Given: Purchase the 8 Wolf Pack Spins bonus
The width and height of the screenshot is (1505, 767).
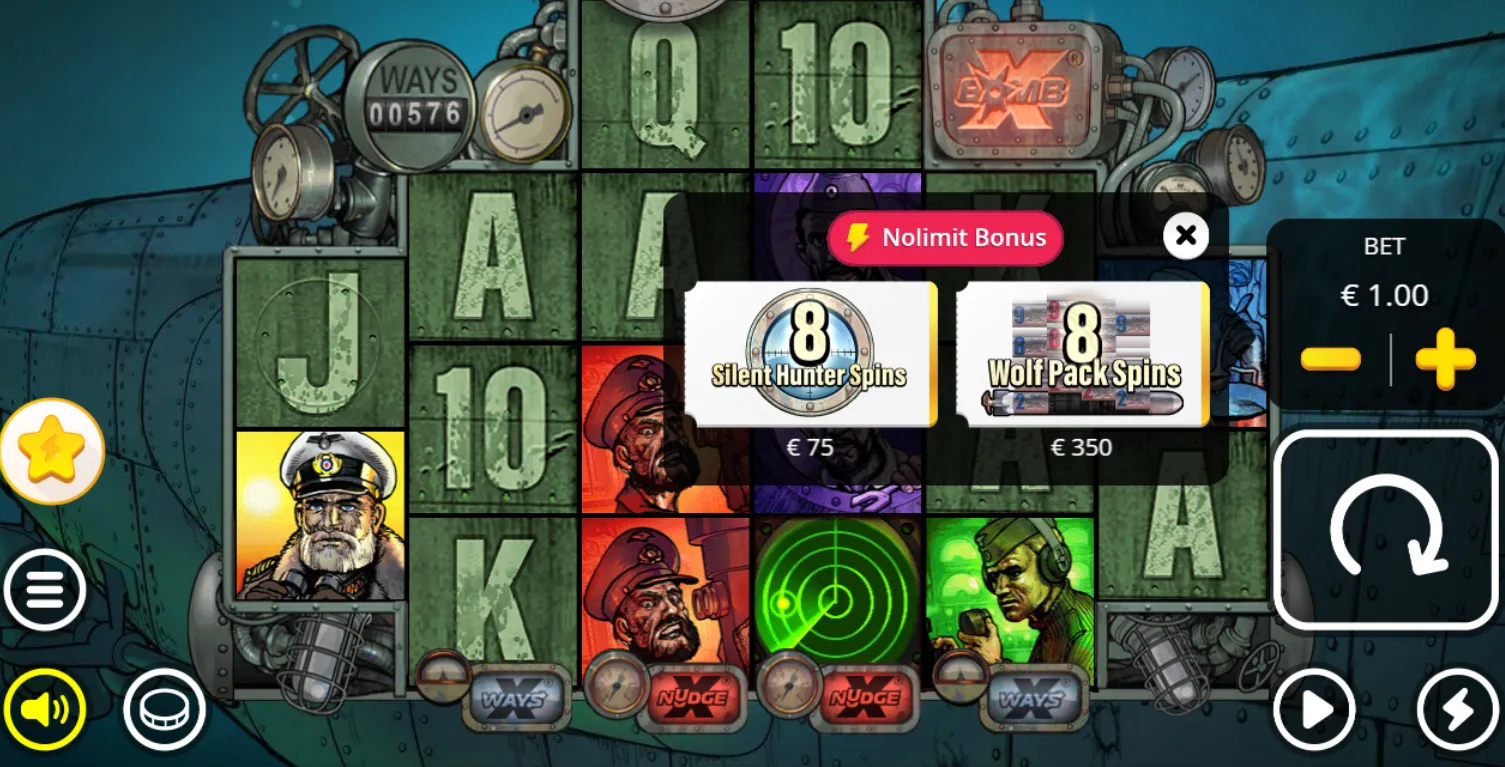Looking at the screenshot, I should pyautogui.click(x=1082, y=354).
